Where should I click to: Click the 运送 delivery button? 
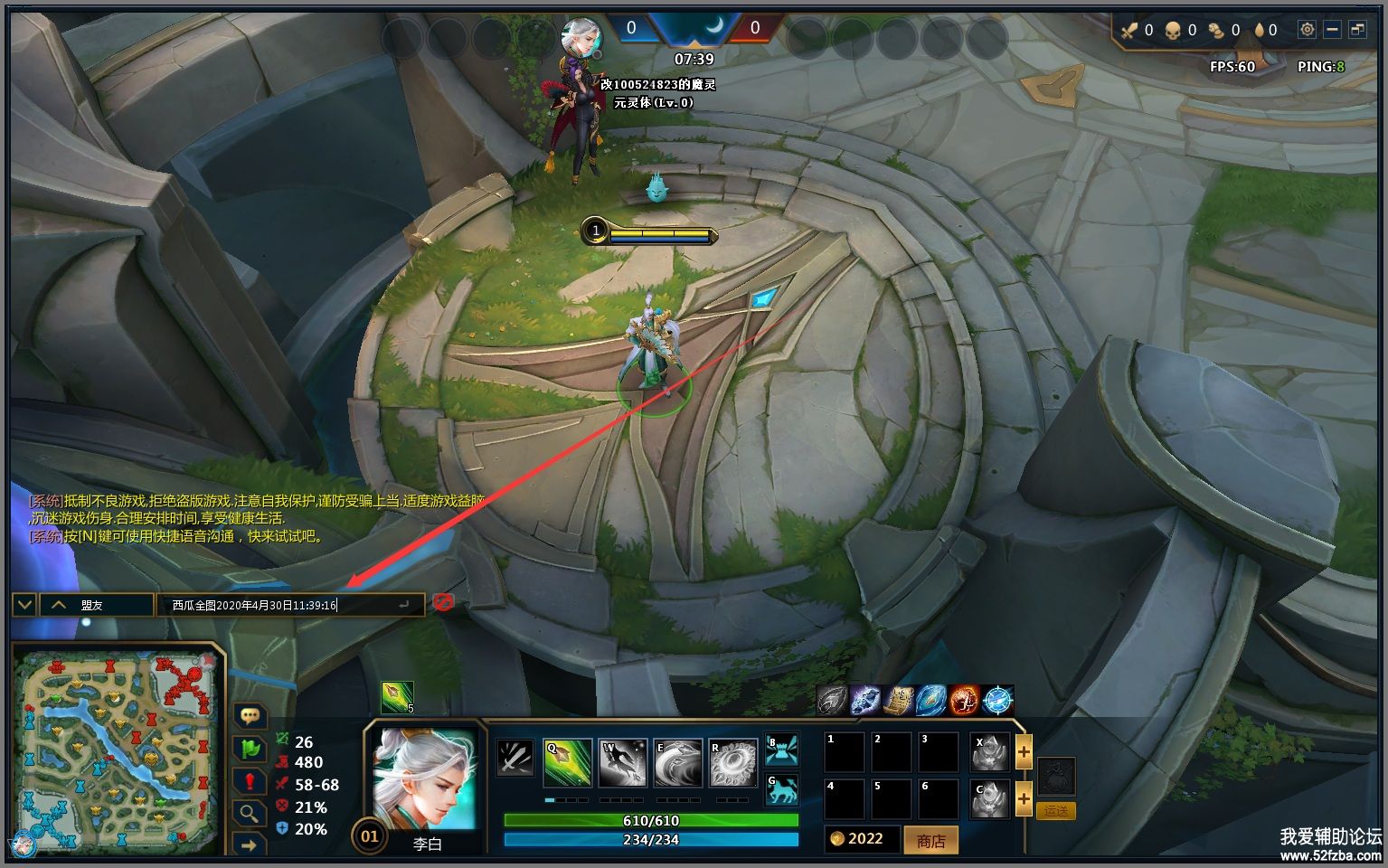[x=1056, y=811]
